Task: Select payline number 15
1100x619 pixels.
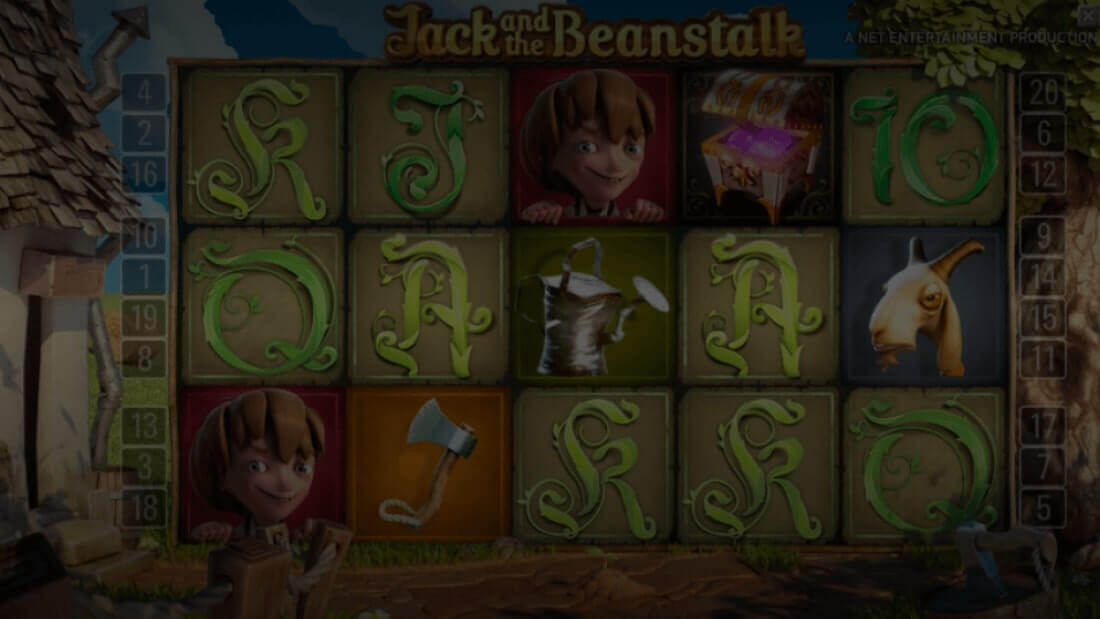Action: pyautogui.click(x=1043, y=318)
